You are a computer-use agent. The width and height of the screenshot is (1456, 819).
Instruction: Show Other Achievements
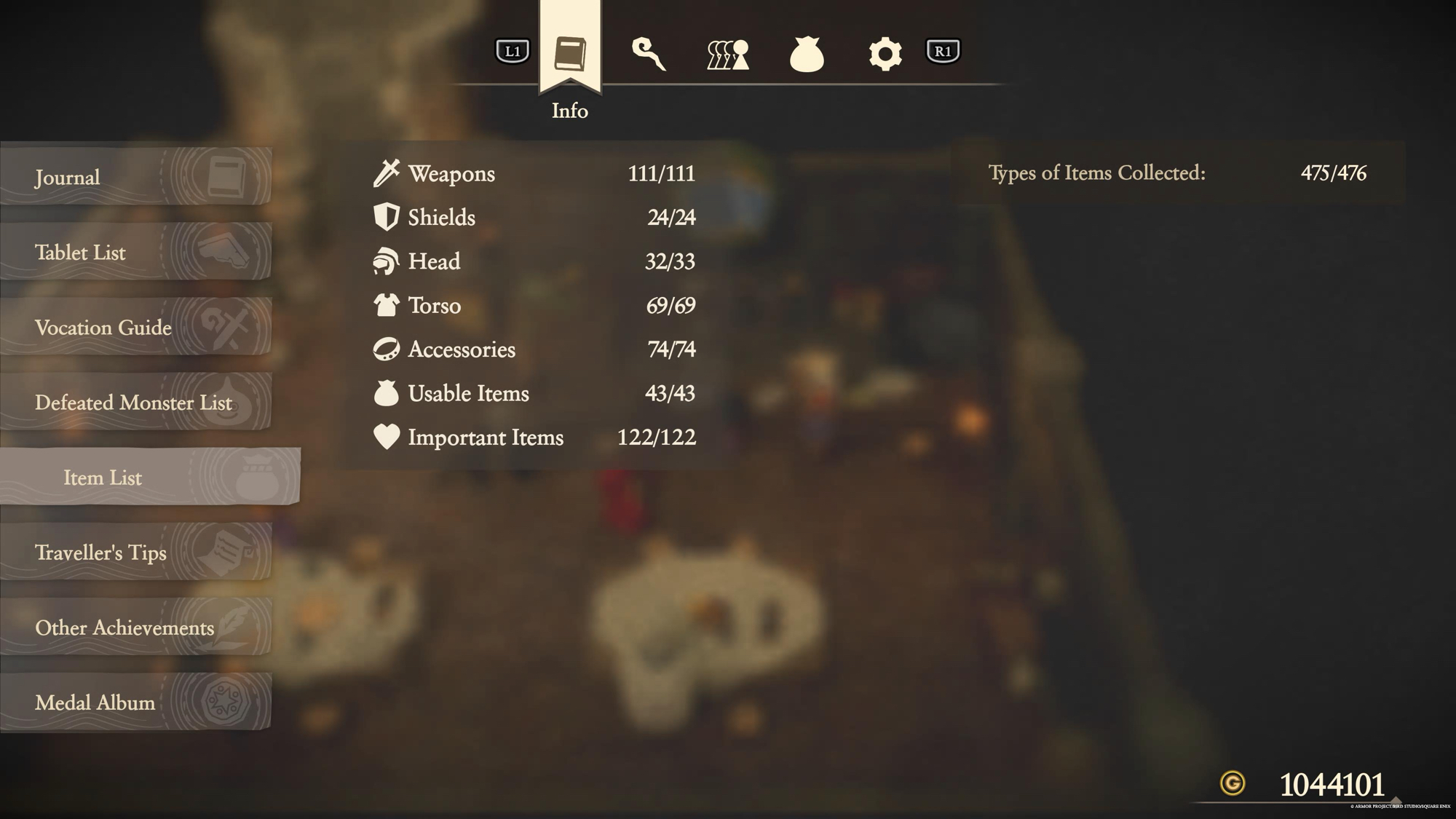pyautogui.click(x=135, y=627)
